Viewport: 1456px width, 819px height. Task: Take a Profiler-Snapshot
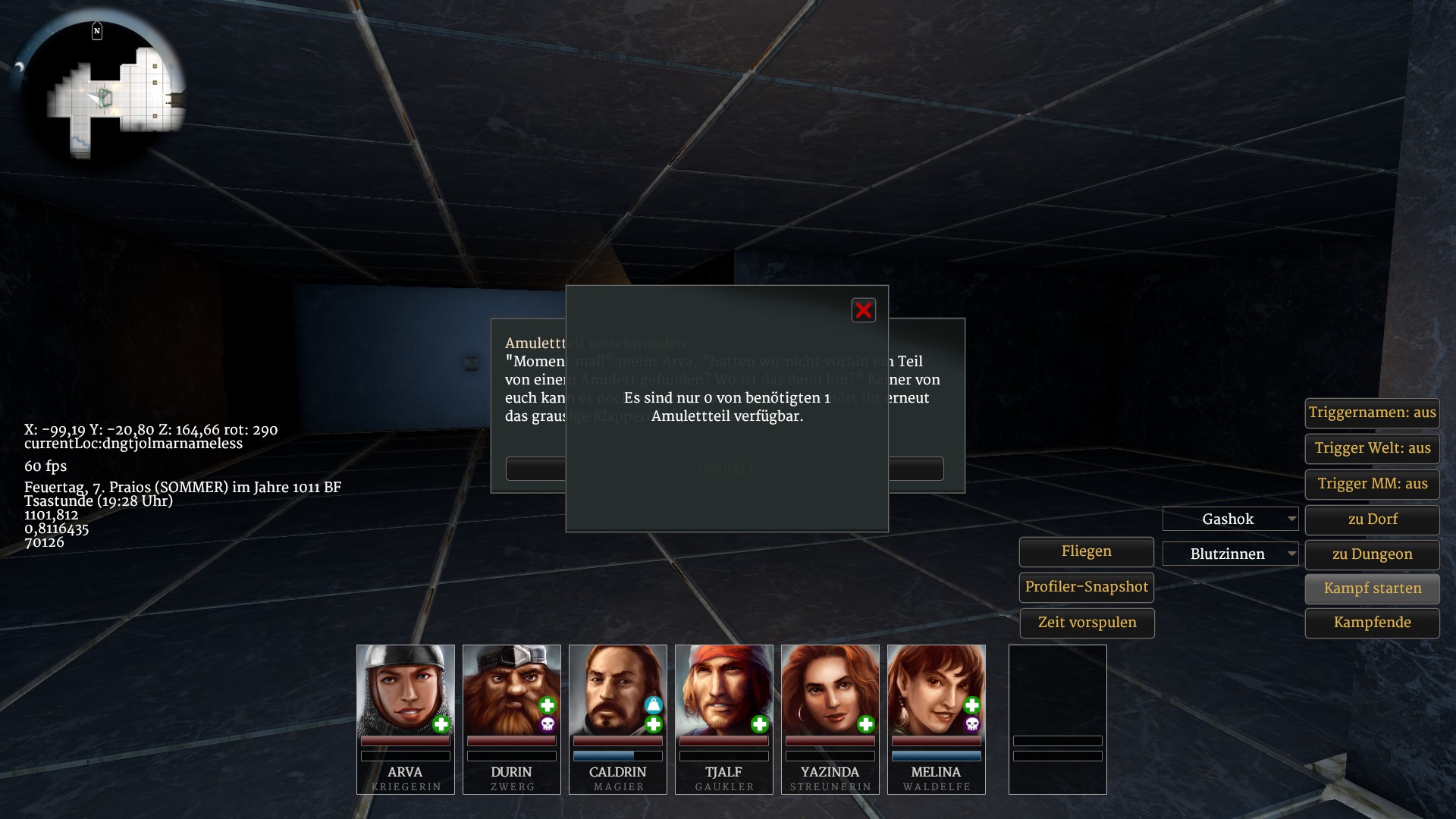tap(1086, 587)
